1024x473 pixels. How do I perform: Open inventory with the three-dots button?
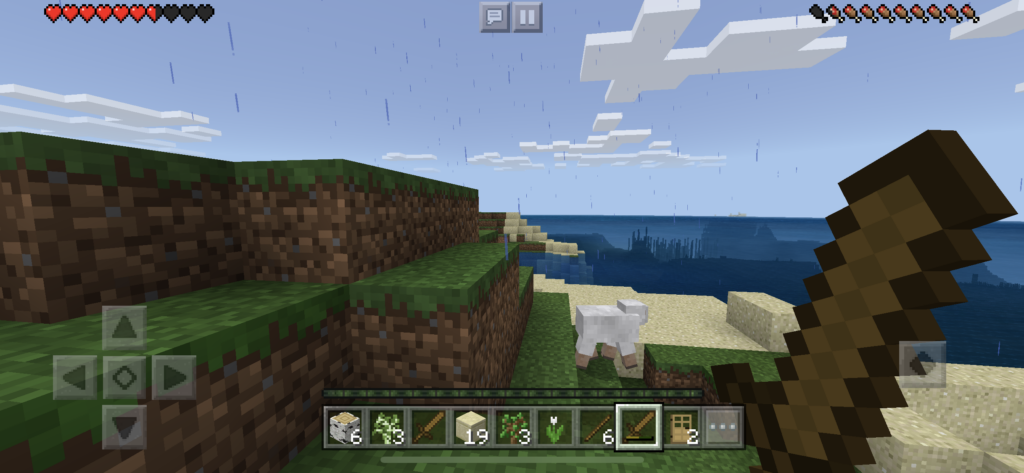720,428
